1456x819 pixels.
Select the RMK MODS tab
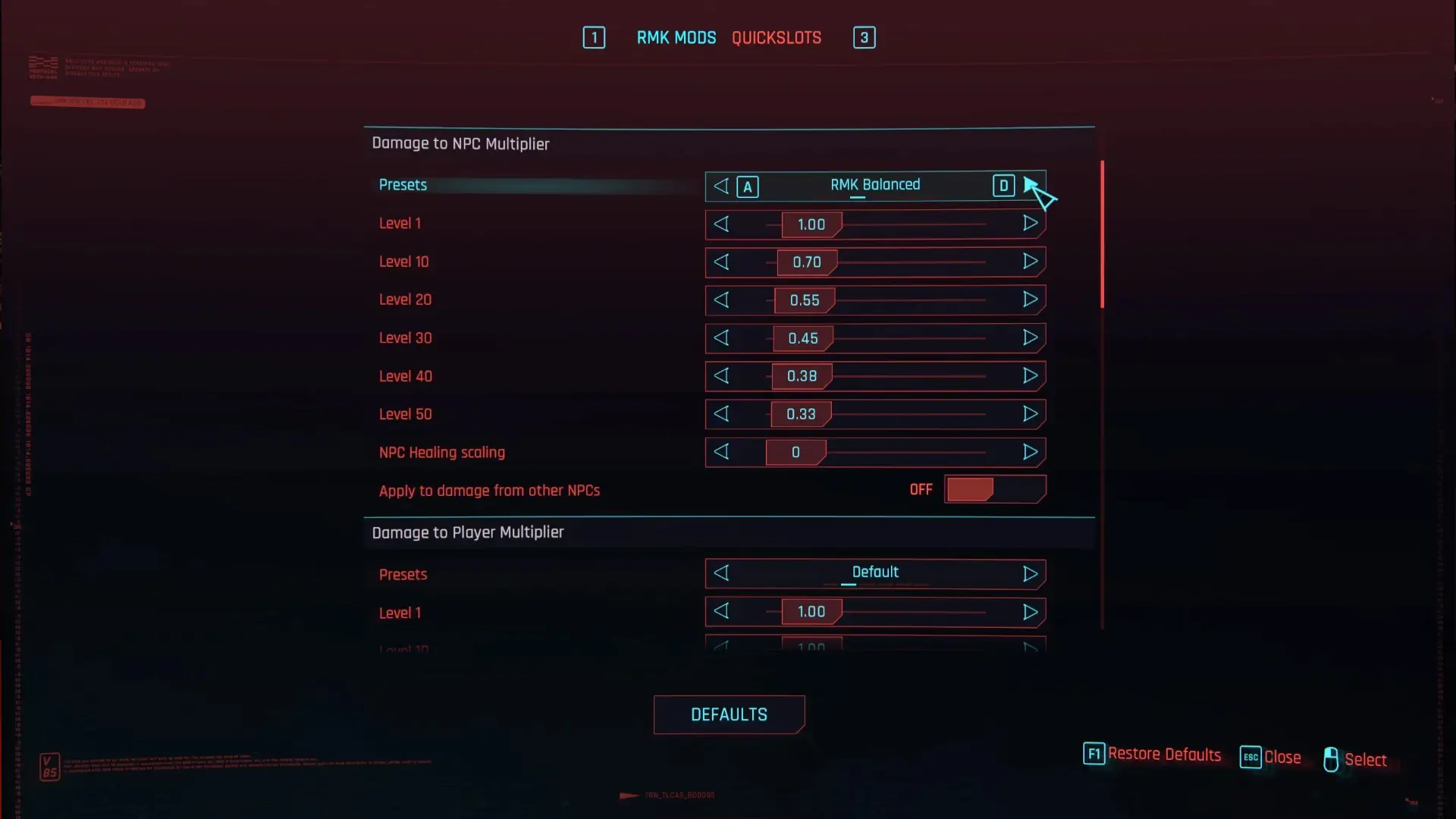(x=676, y=37)
